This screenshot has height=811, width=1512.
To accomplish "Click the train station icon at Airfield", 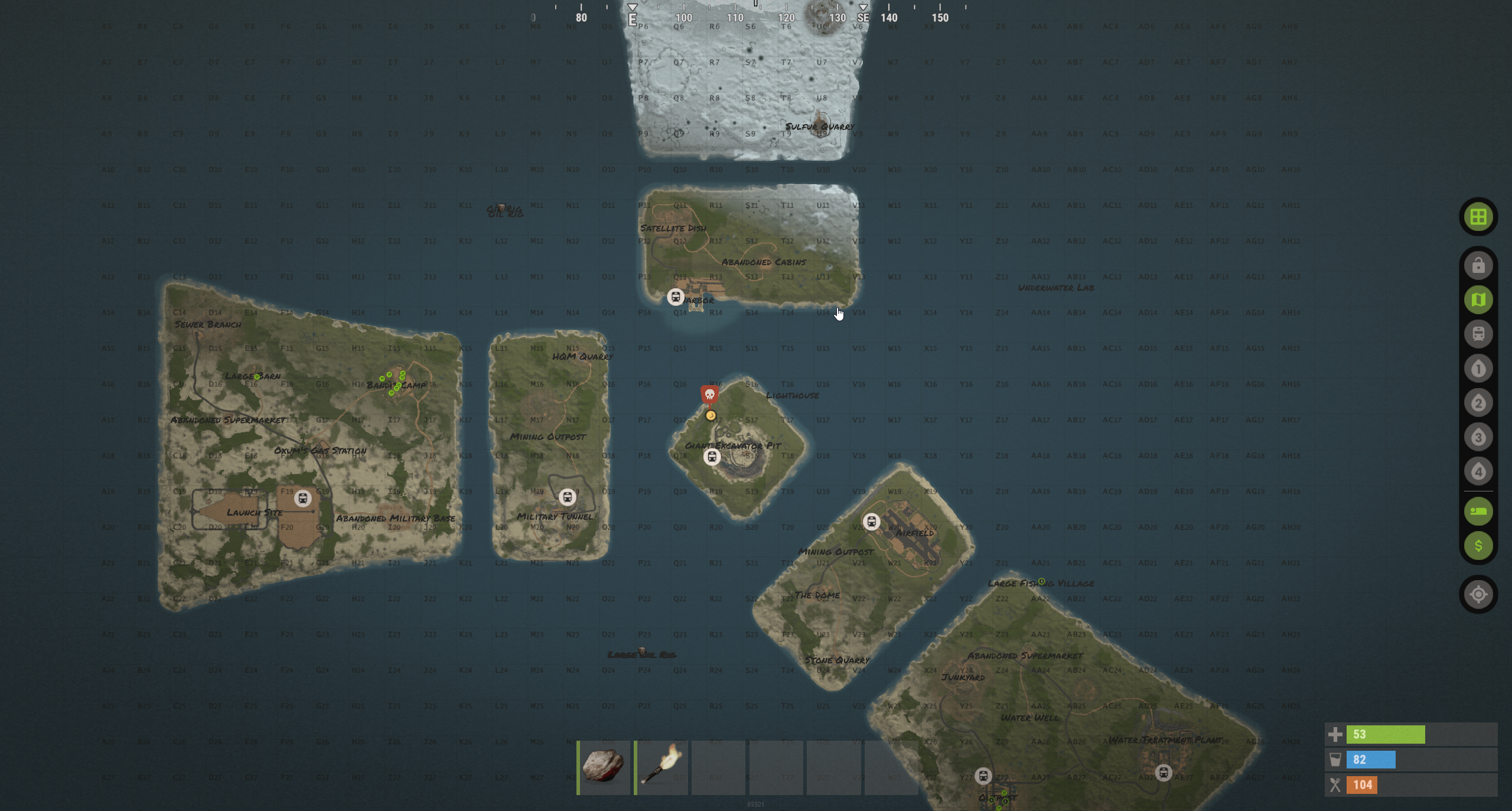I will point(873,522).
